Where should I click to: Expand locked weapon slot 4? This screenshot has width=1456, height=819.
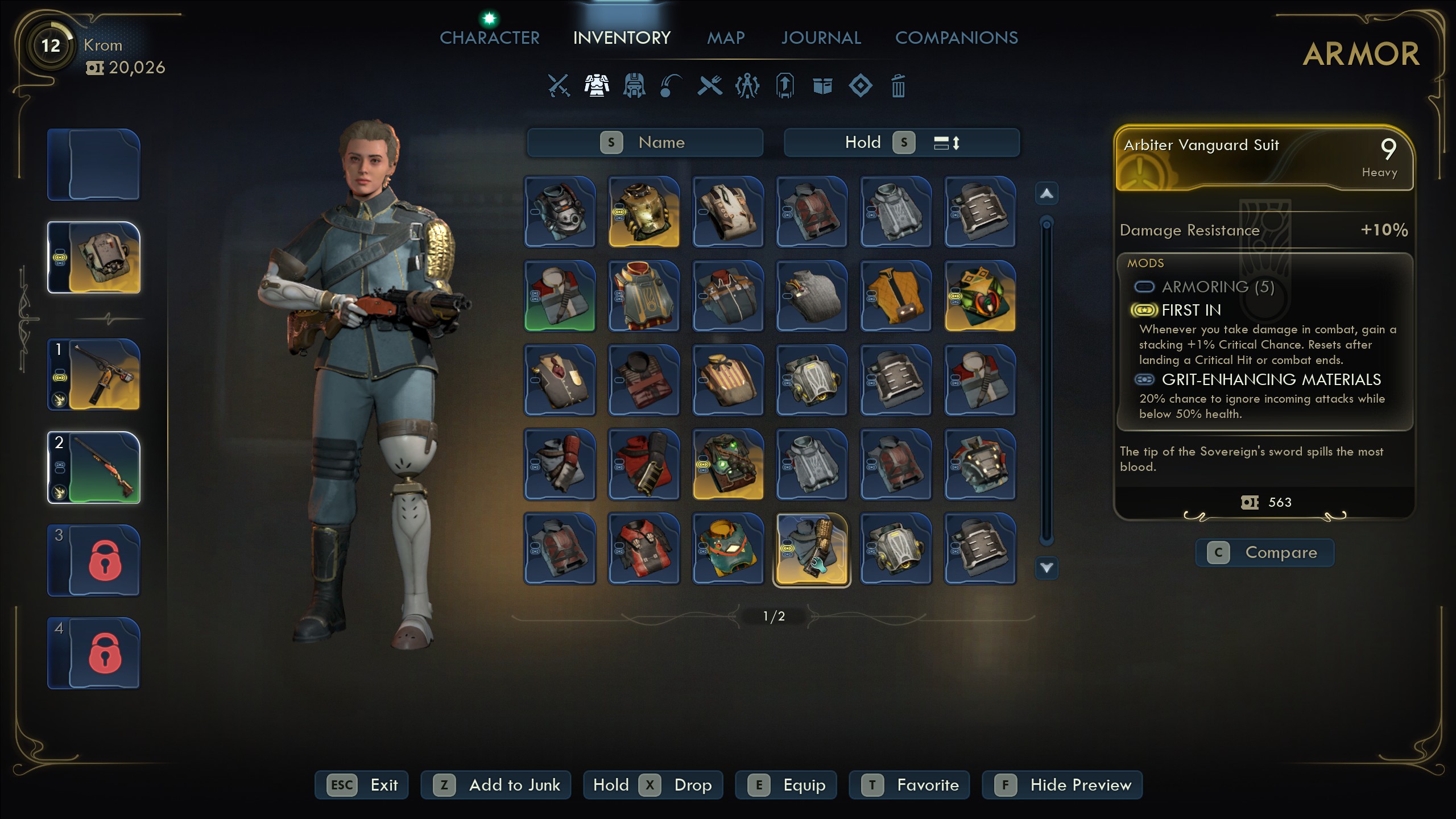coord(93,653)
